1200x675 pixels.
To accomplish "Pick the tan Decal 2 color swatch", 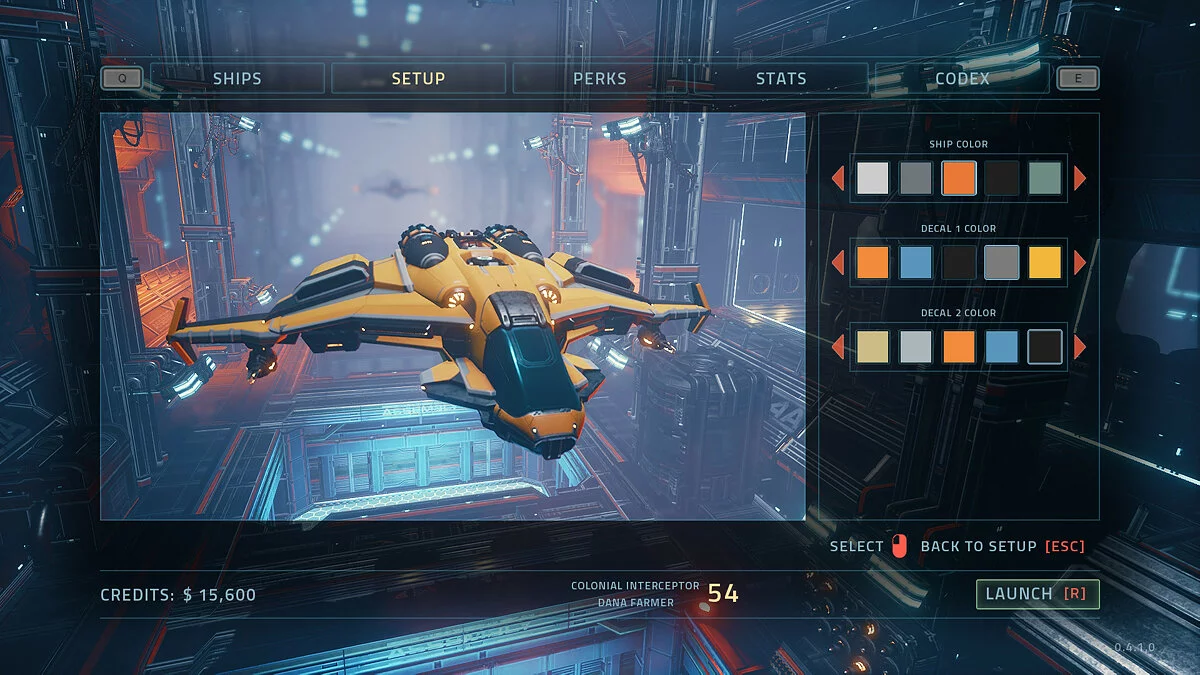I will (x=873, y=347).
